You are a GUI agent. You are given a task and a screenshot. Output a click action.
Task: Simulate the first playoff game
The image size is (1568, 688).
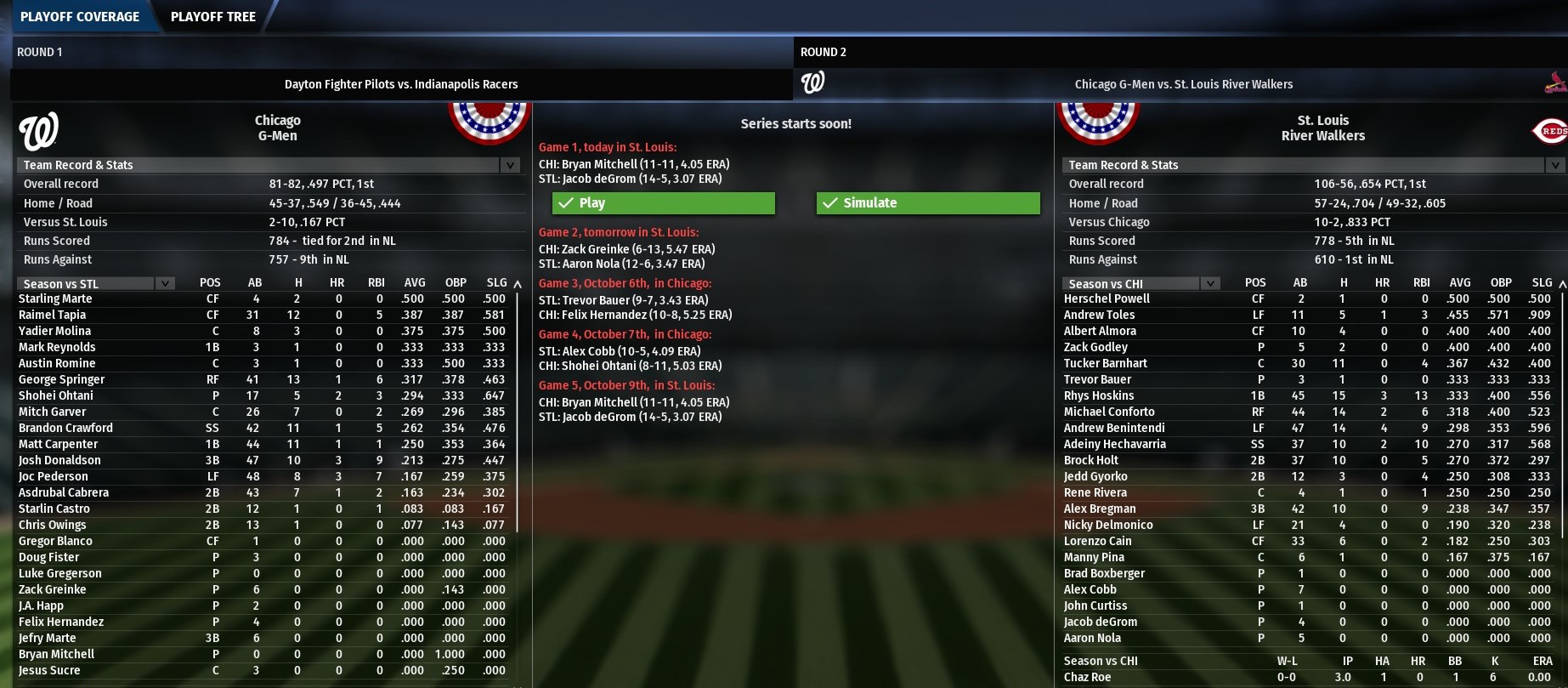click(x=927, y=203)
